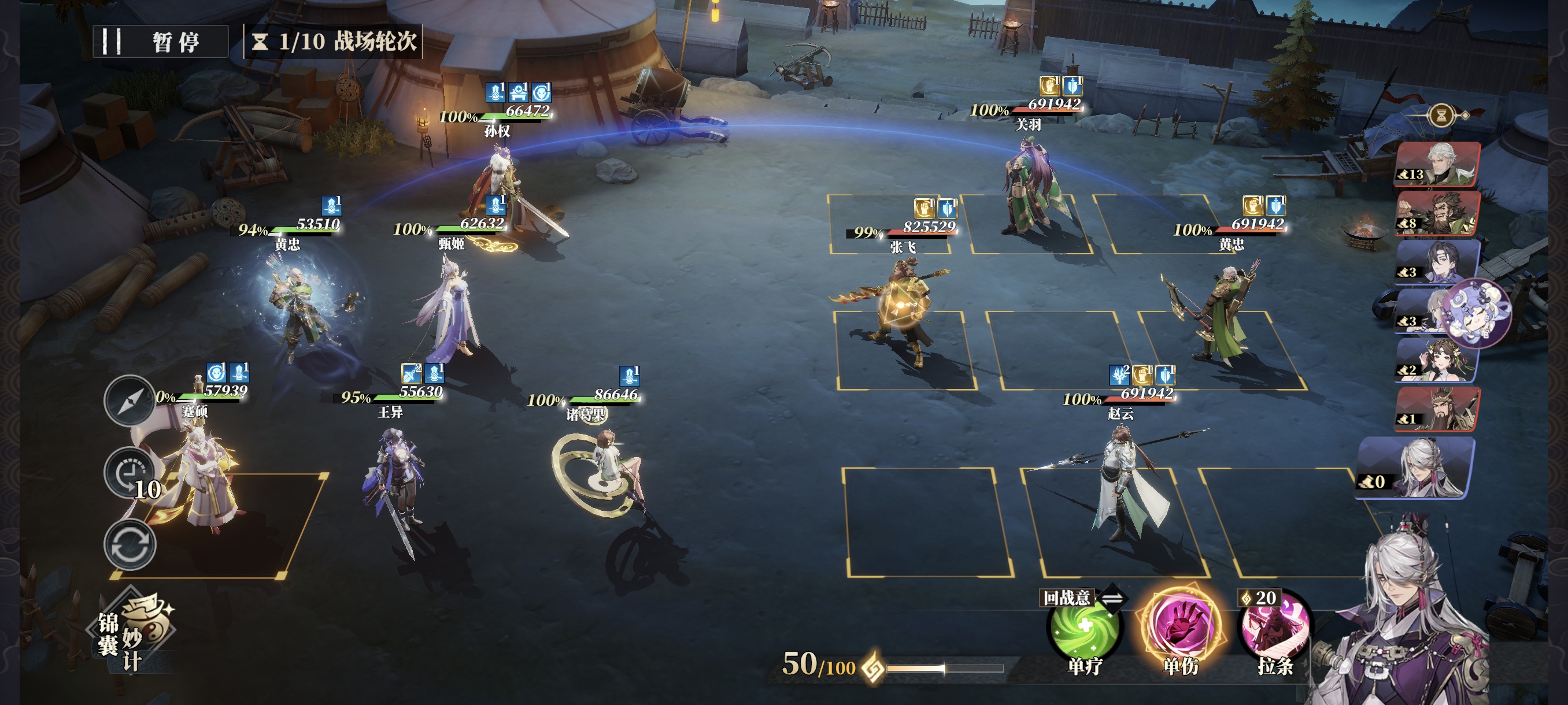Choose the bearded warrior portrait marked 8

click(1438, 213)
